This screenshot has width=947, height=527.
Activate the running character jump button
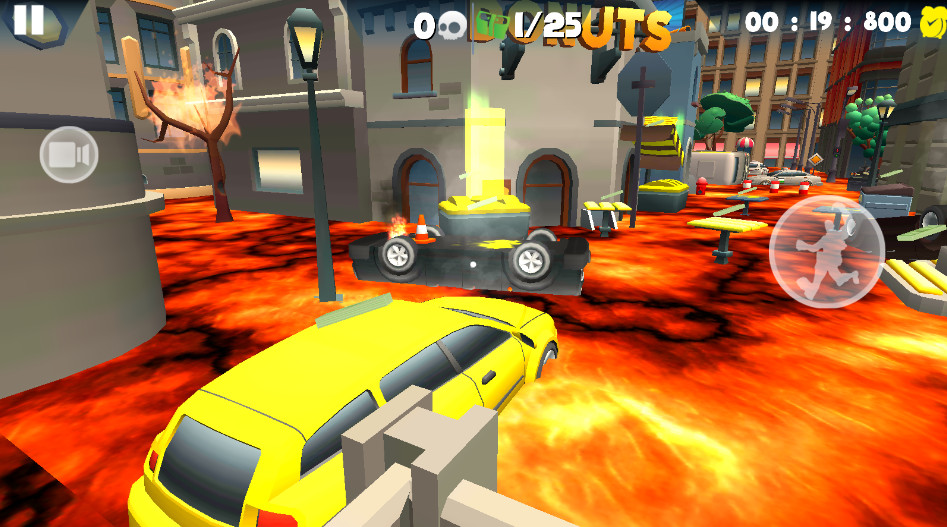[826, 251]
